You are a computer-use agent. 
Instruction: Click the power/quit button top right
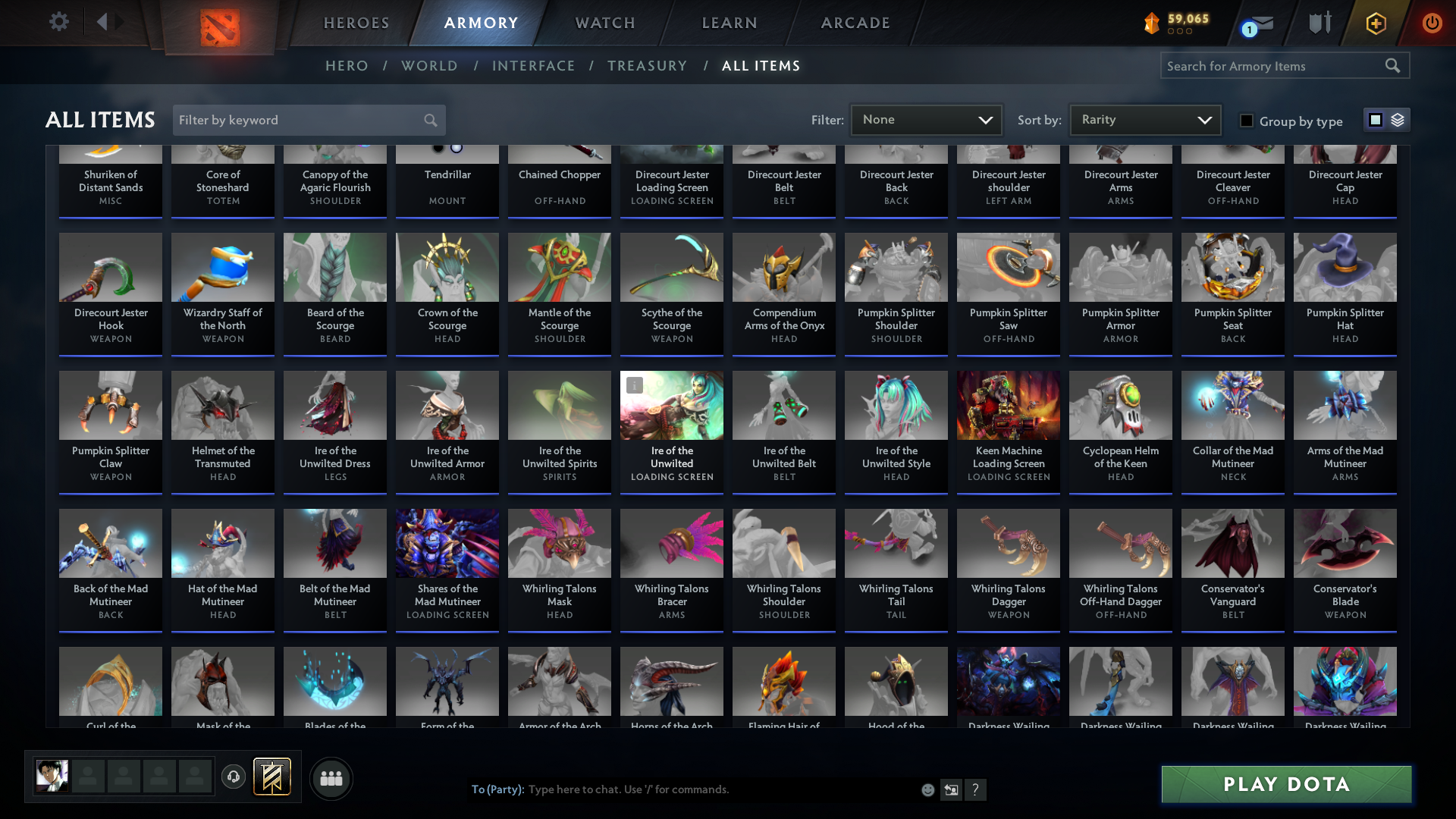pyautogui.click(x=1432, y=23)
